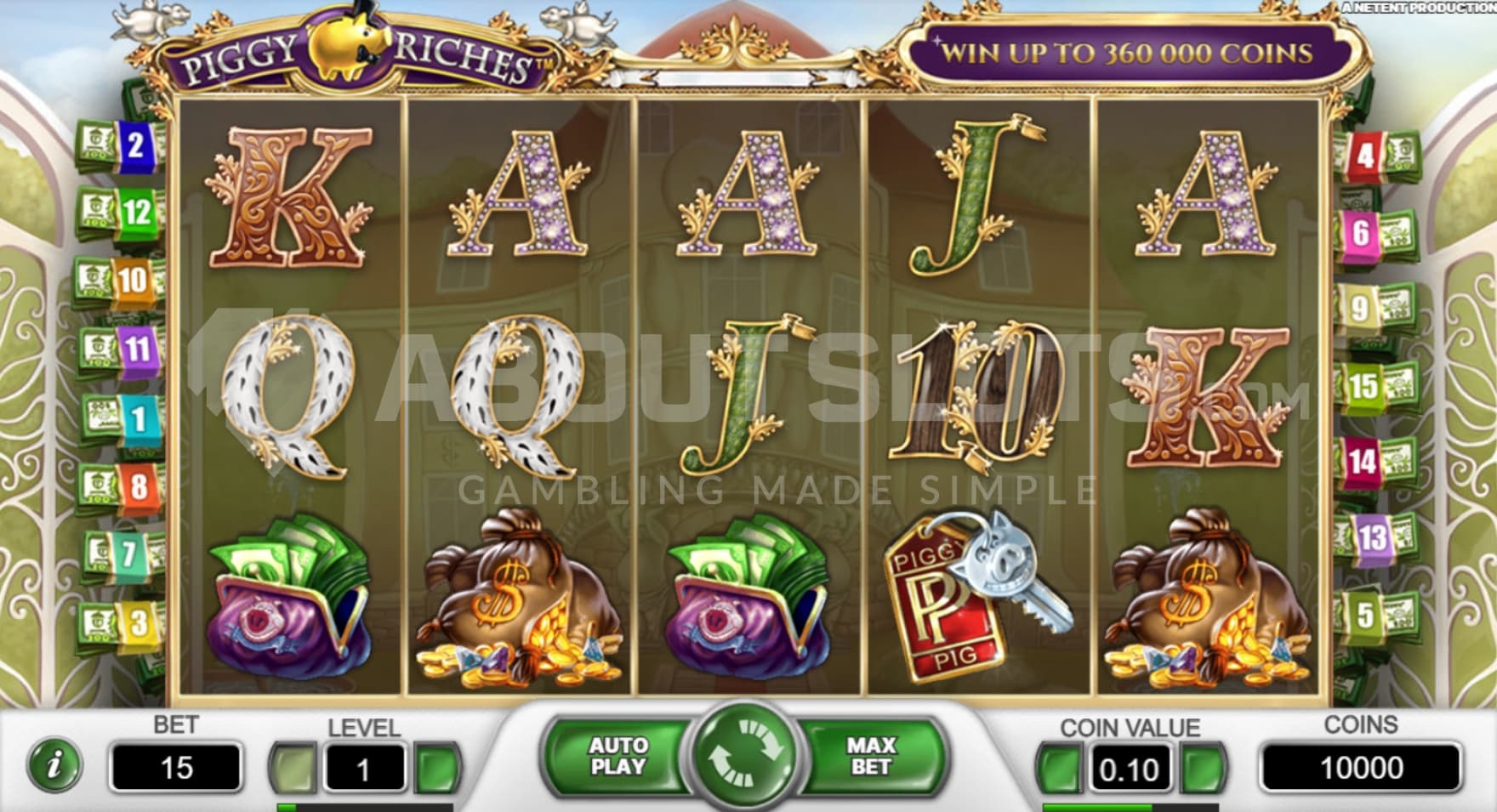The image size is (1497, 812).
Task: Lower the coin value
Action: 1058,768
